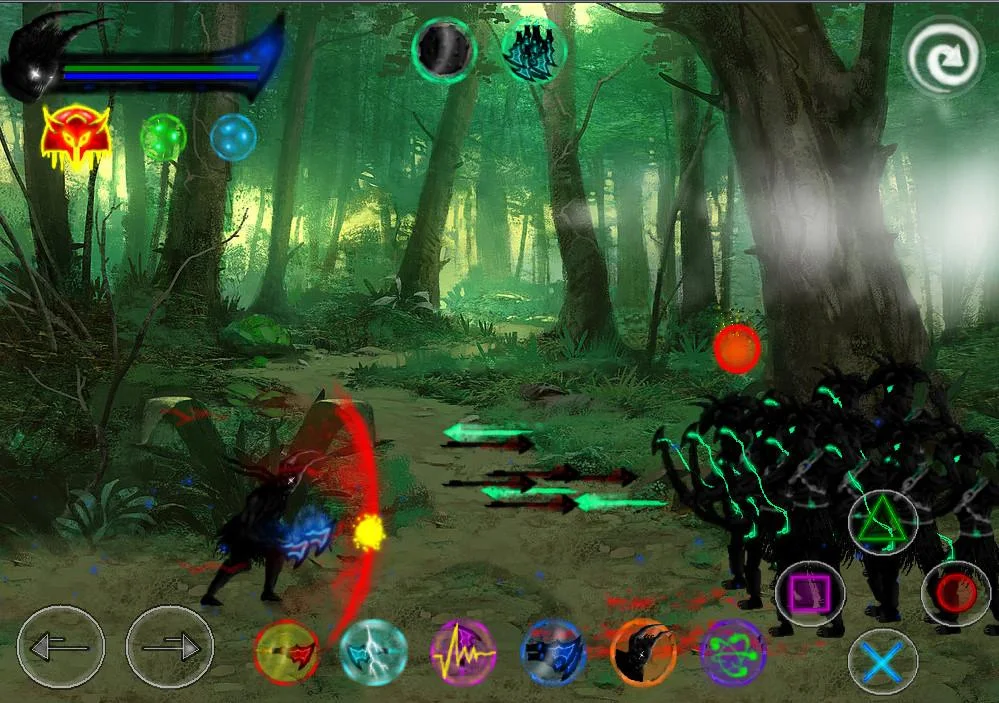Use the blue orb below the health bar
Screen dimensions: 999x703
pyautogui.click(x=233, y=137)
